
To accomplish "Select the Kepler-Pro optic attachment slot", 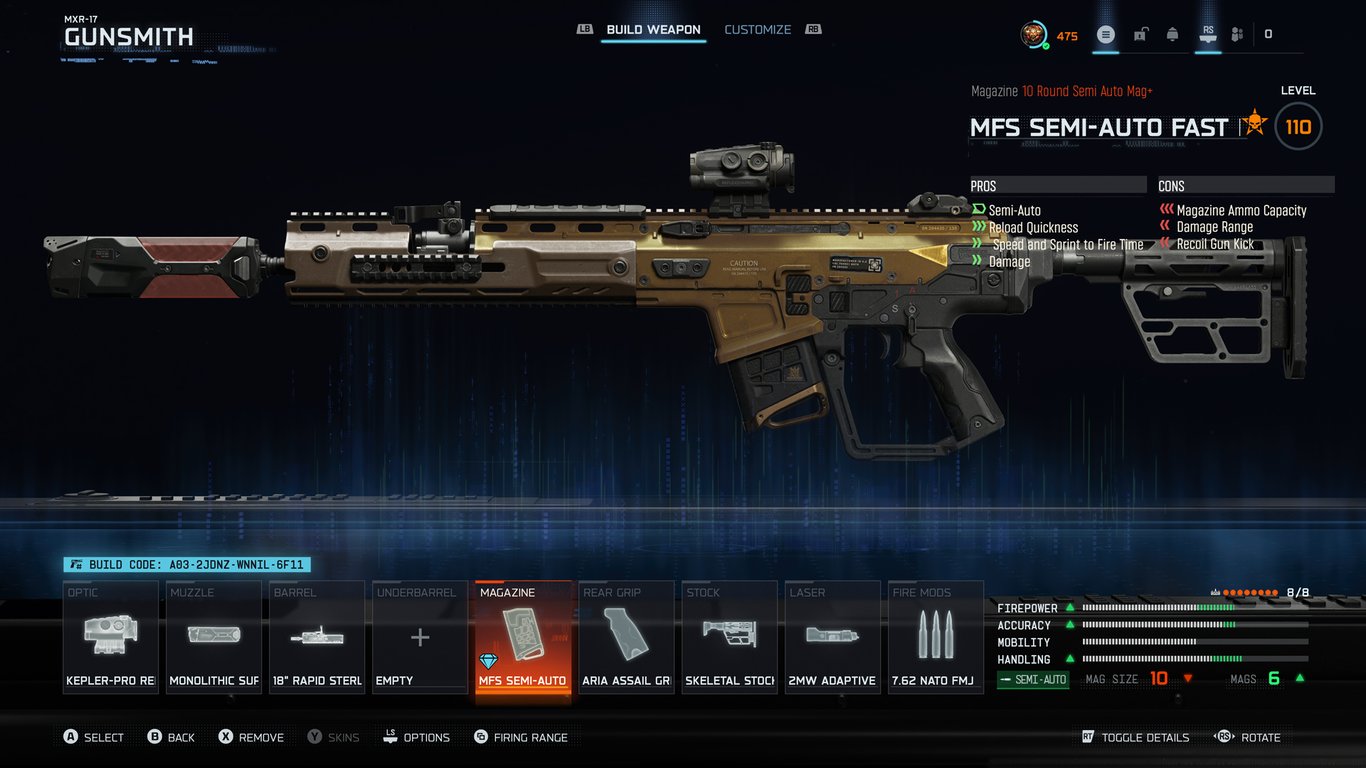I will tap(110, 636).
